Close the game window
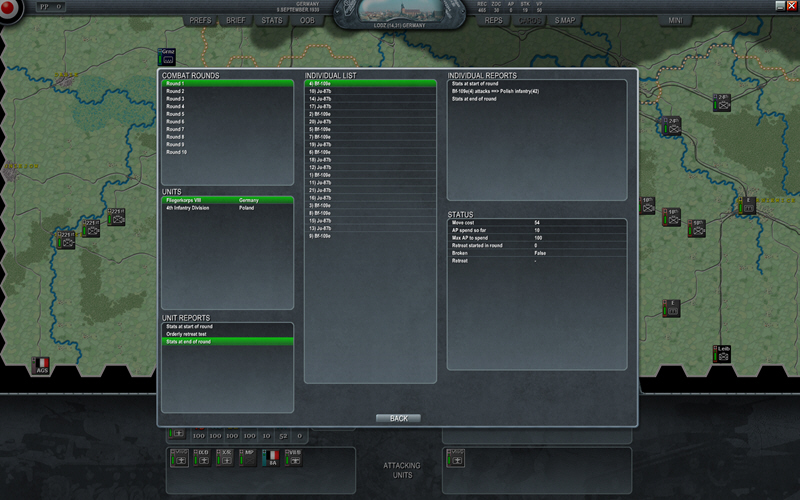This screenshot has height=500, width=800. (x=793, y=5)
